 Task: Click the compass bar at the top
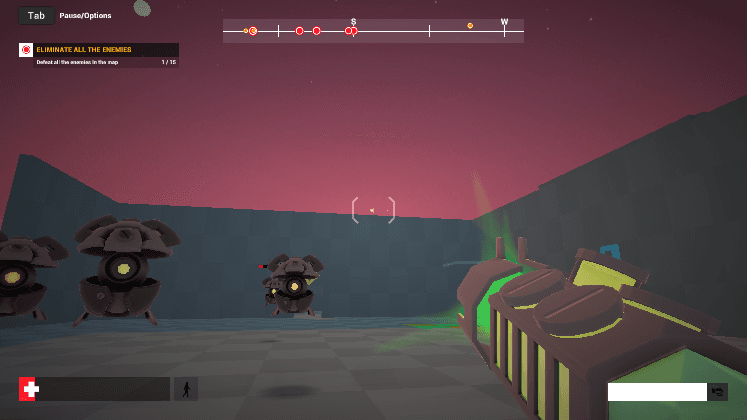coord(373,31)
